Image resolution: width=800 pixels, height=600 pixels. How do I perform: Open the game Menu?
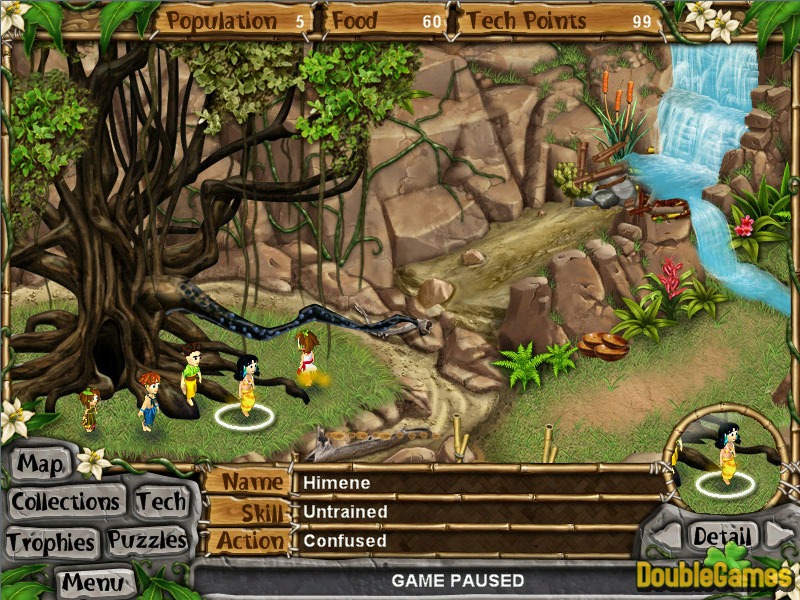[95, 581]
